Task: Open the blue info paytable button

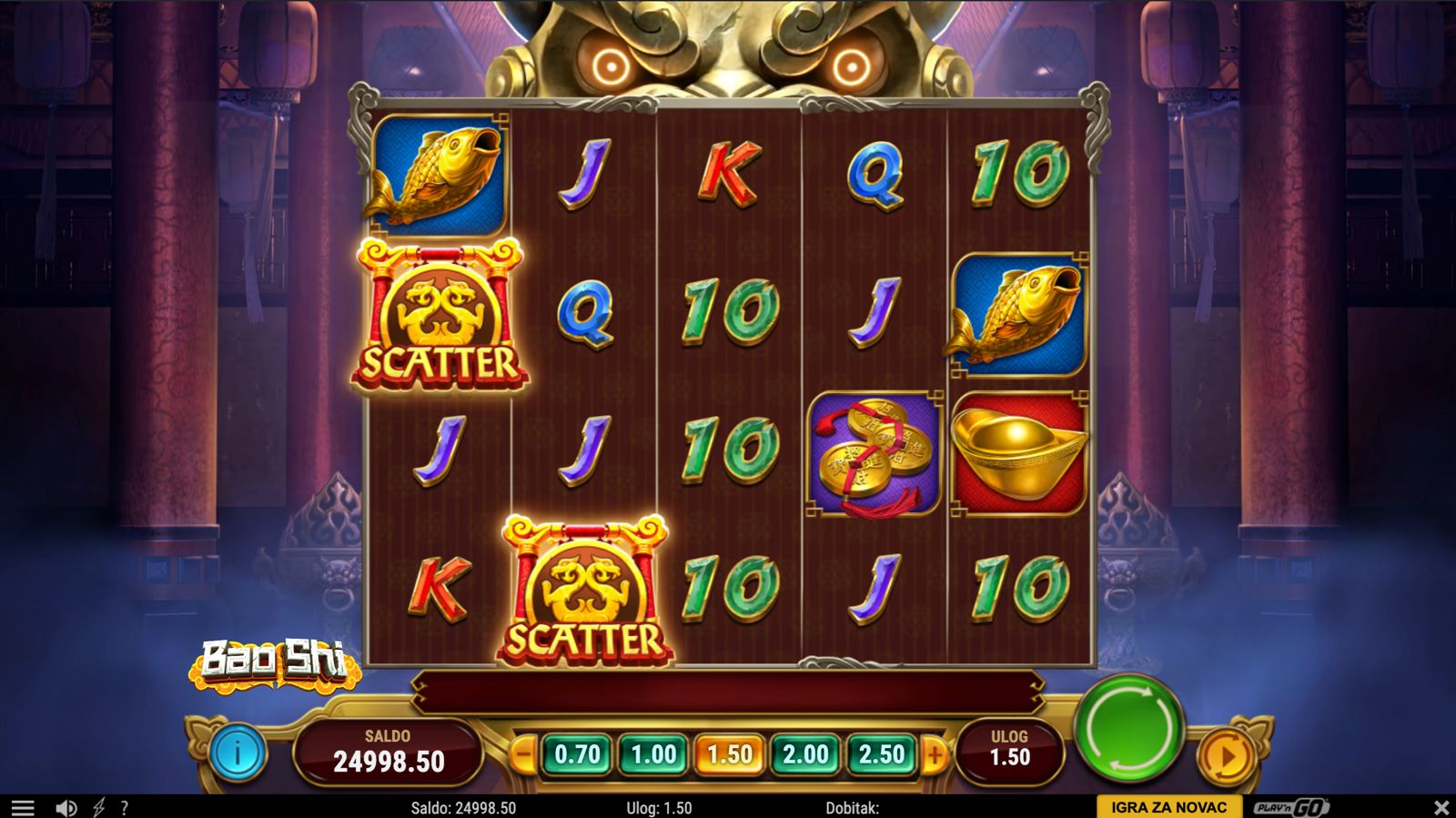Action: coord(238,753)
